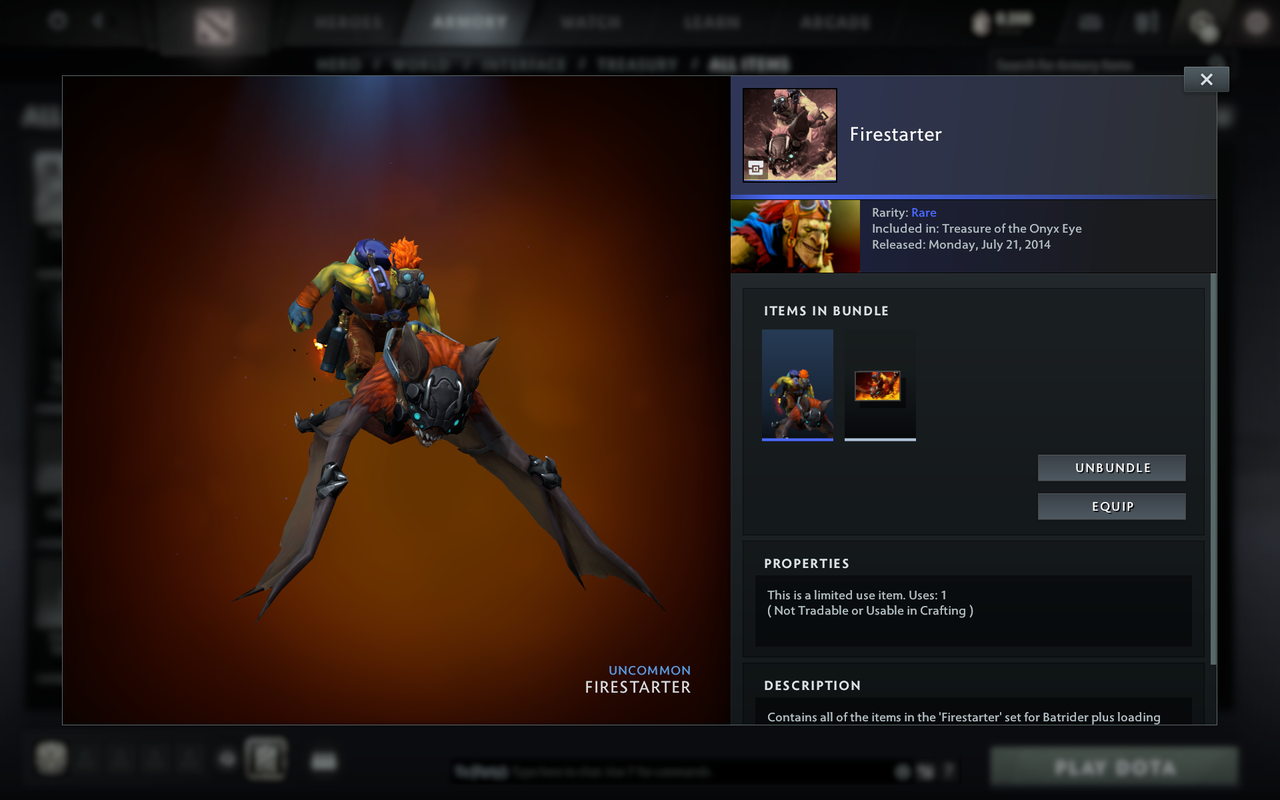Click the UNBUNDLE button
1280x800 pixels.
[x=1111, y=467]
